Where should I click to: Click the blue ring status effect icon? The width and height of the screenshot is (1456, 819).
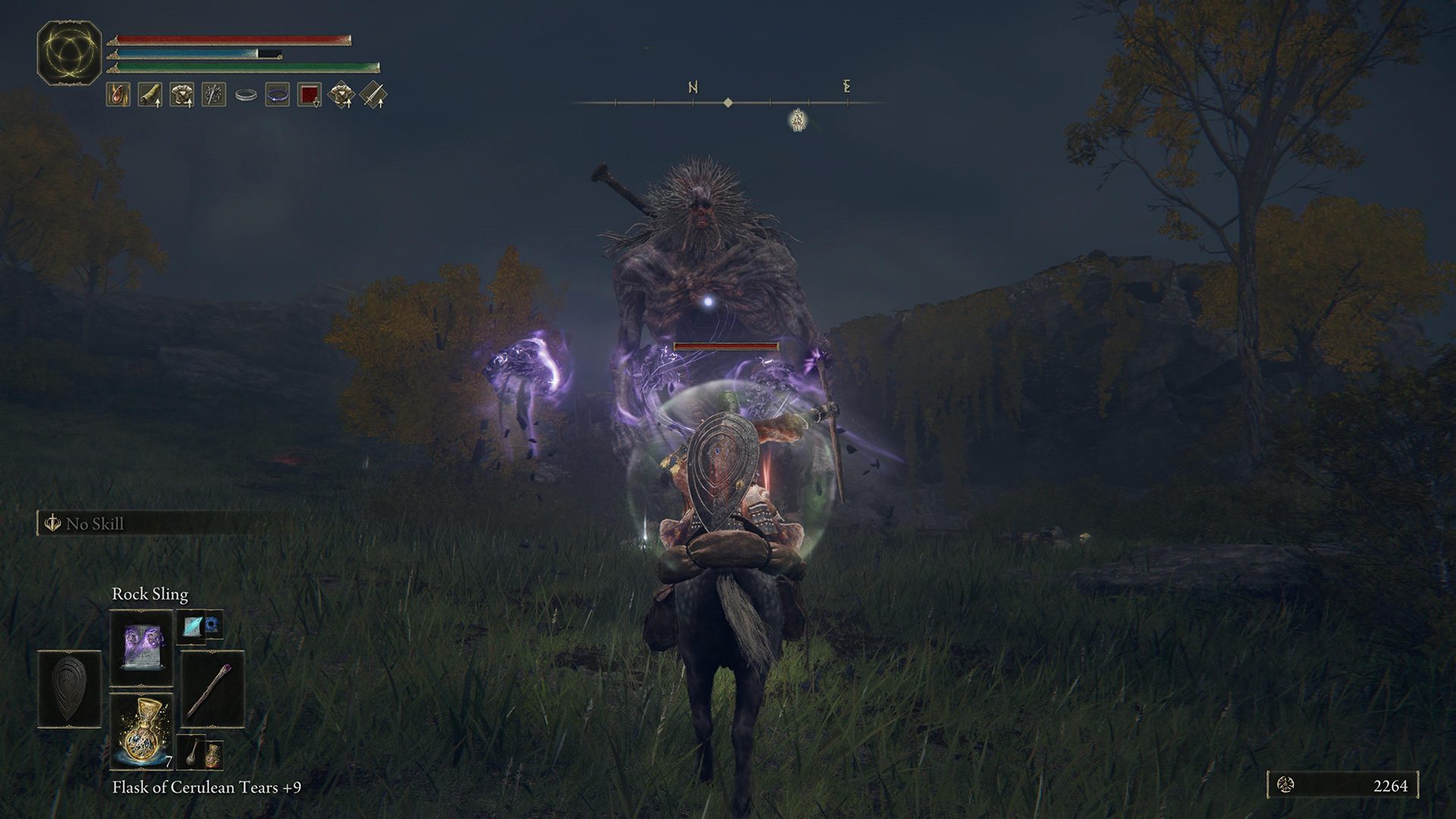click(x=278, y=95)
